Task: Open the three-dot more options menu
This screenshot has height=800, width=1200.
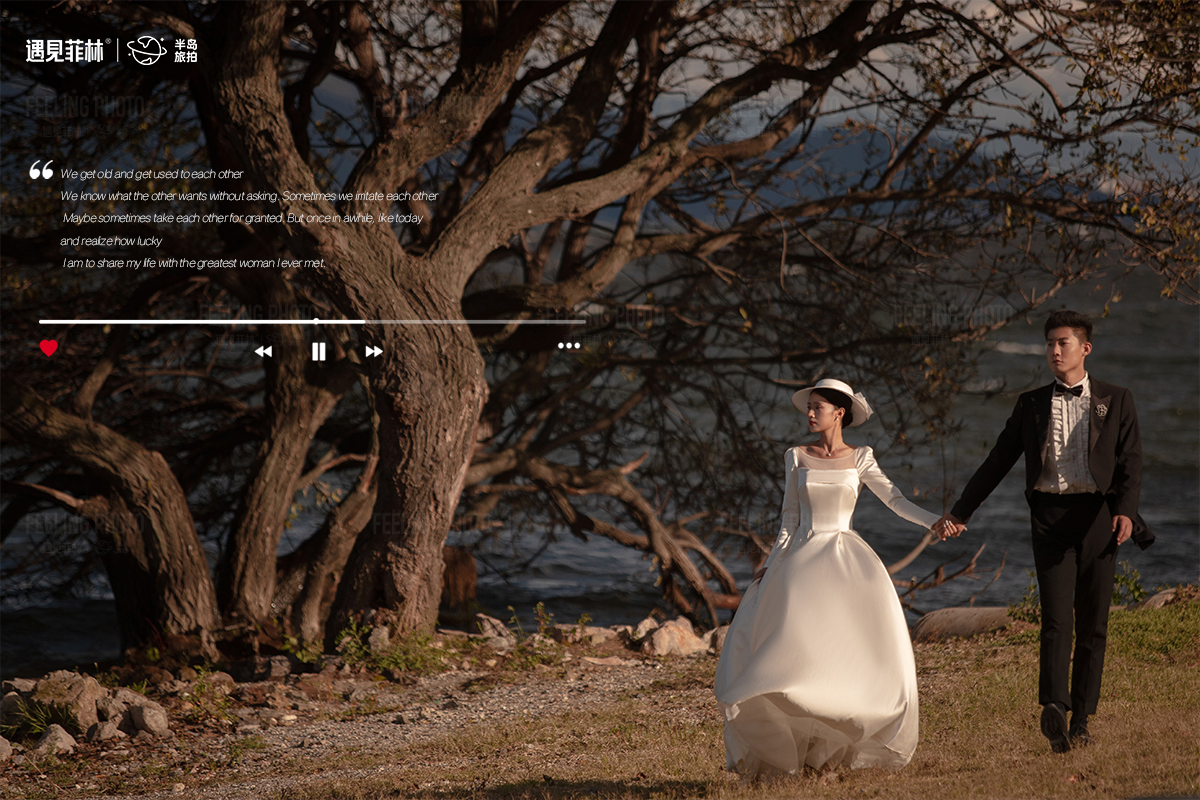Action: [x=569, y=345]
